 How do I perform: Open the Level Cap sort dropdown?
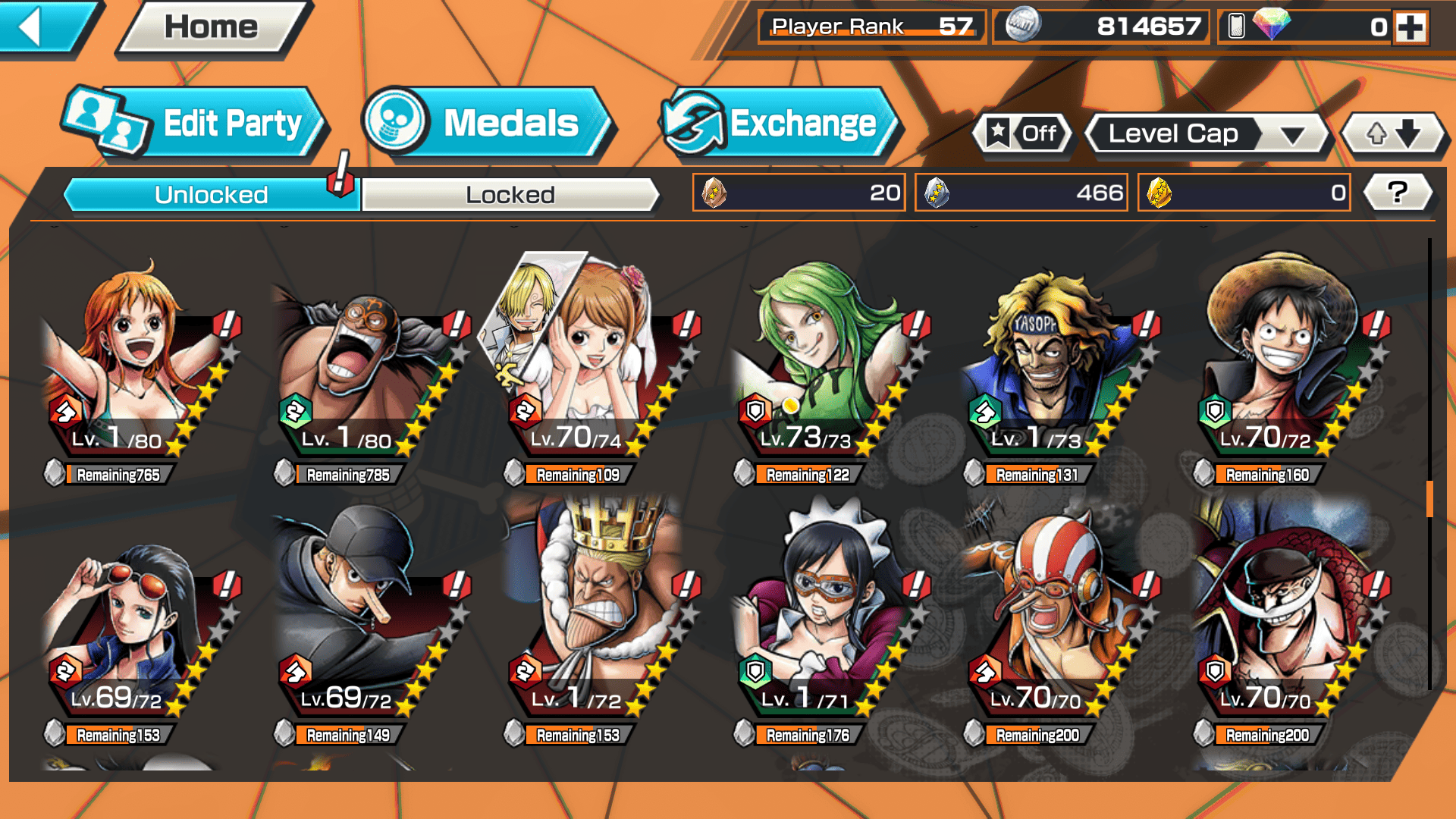(1207, 134)
